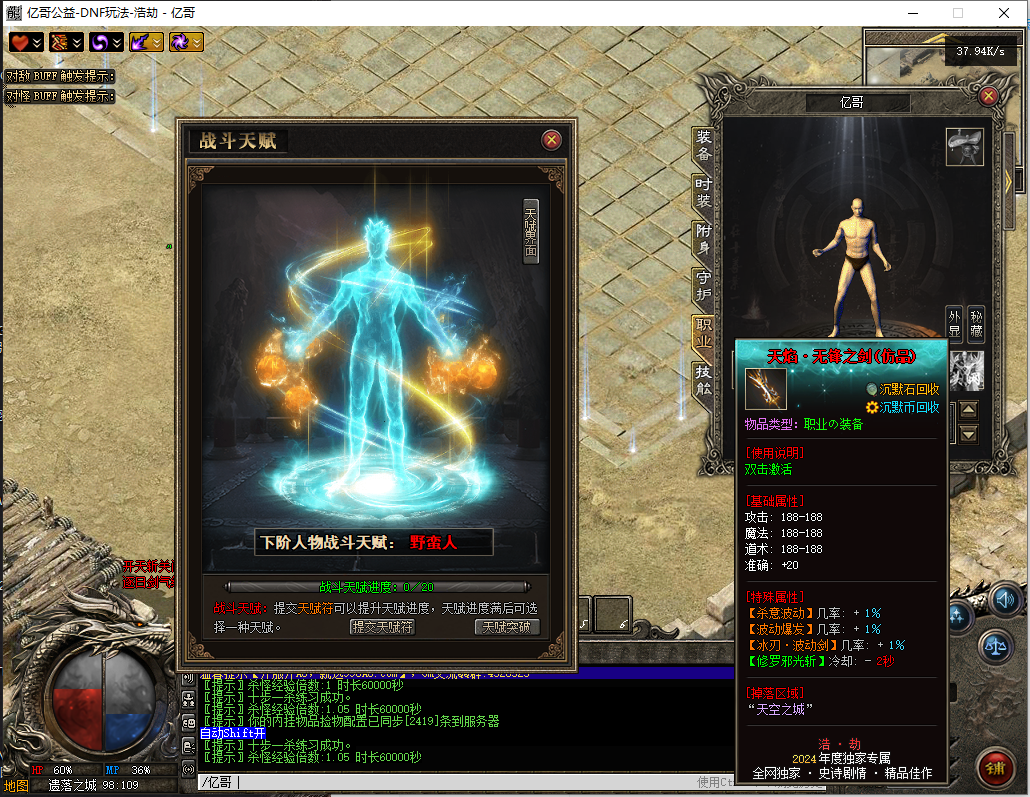This screenshot has height=797, width=1030.
Task: Switch to the 装备 equipment tab
Action: [x=704, y=146]
